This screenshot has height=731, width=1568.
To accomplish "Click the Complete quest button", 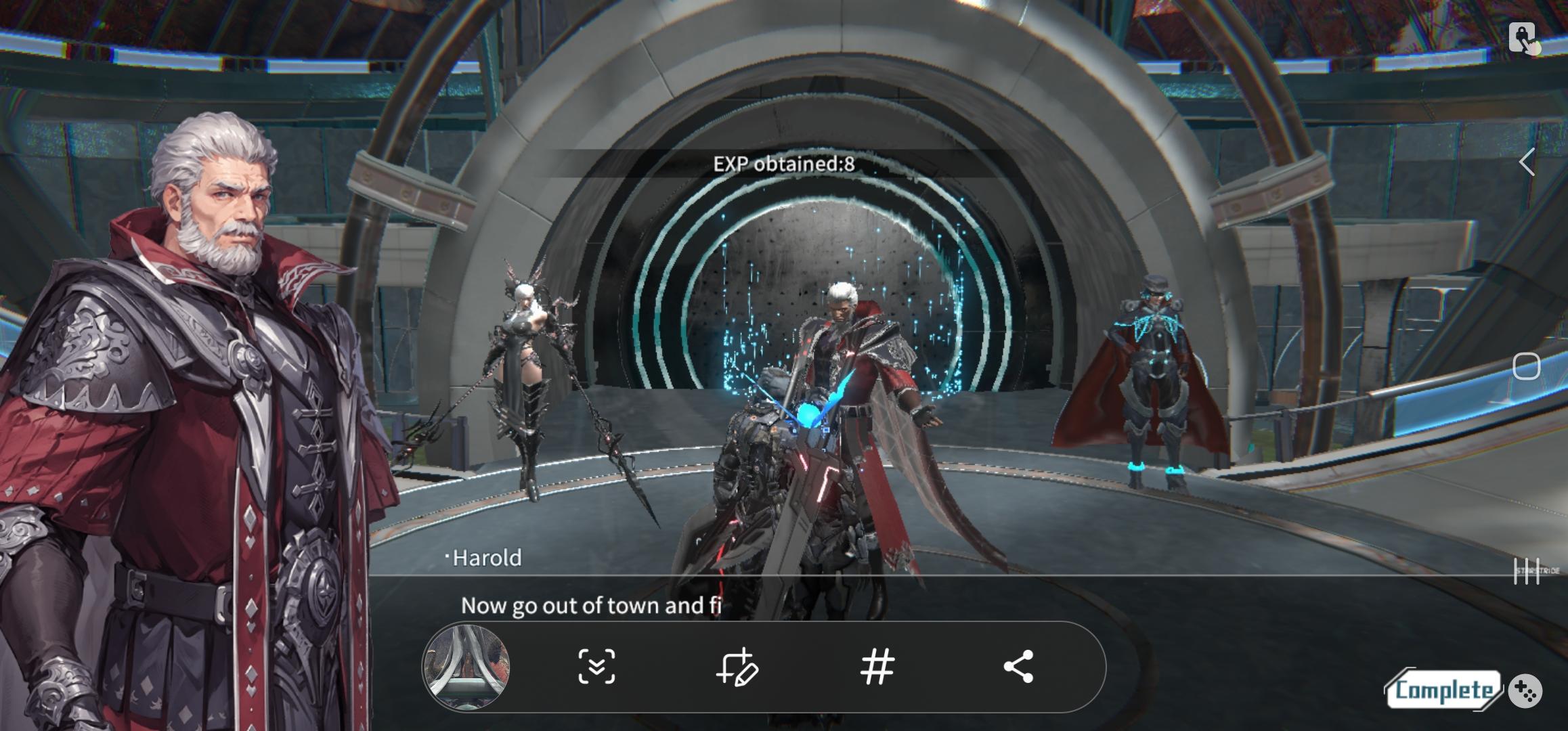I will [x=1443, y=690].
